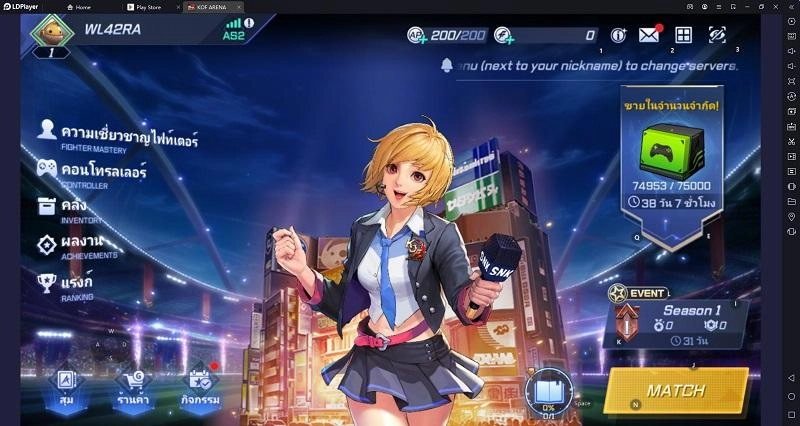Switch to the Play Store tab
The width and height of the screenshot is (800, 426).
pos(145,7)
